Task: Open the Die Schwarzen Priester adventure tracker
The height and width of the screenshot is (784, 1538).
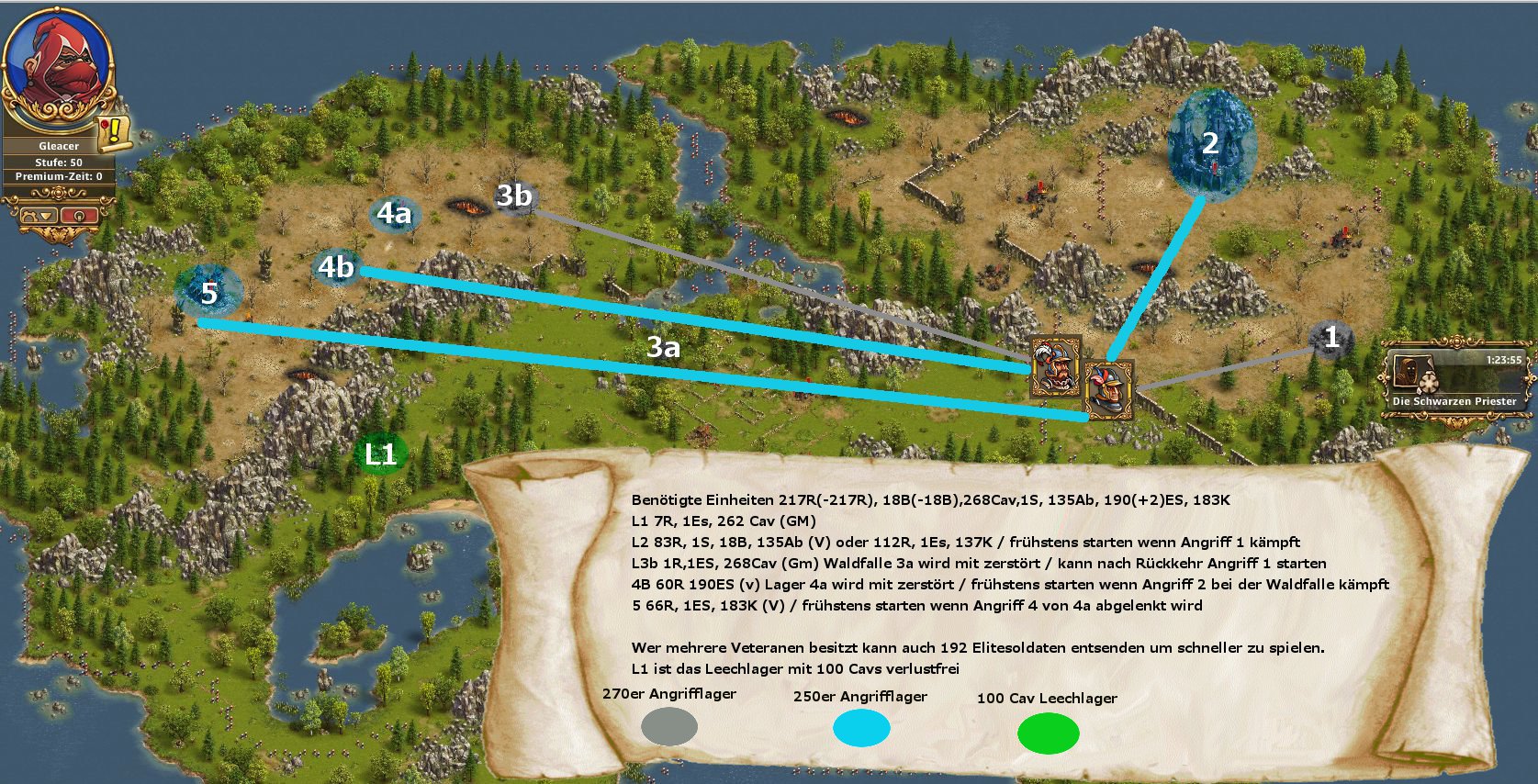Action: tap(1454, 380)
